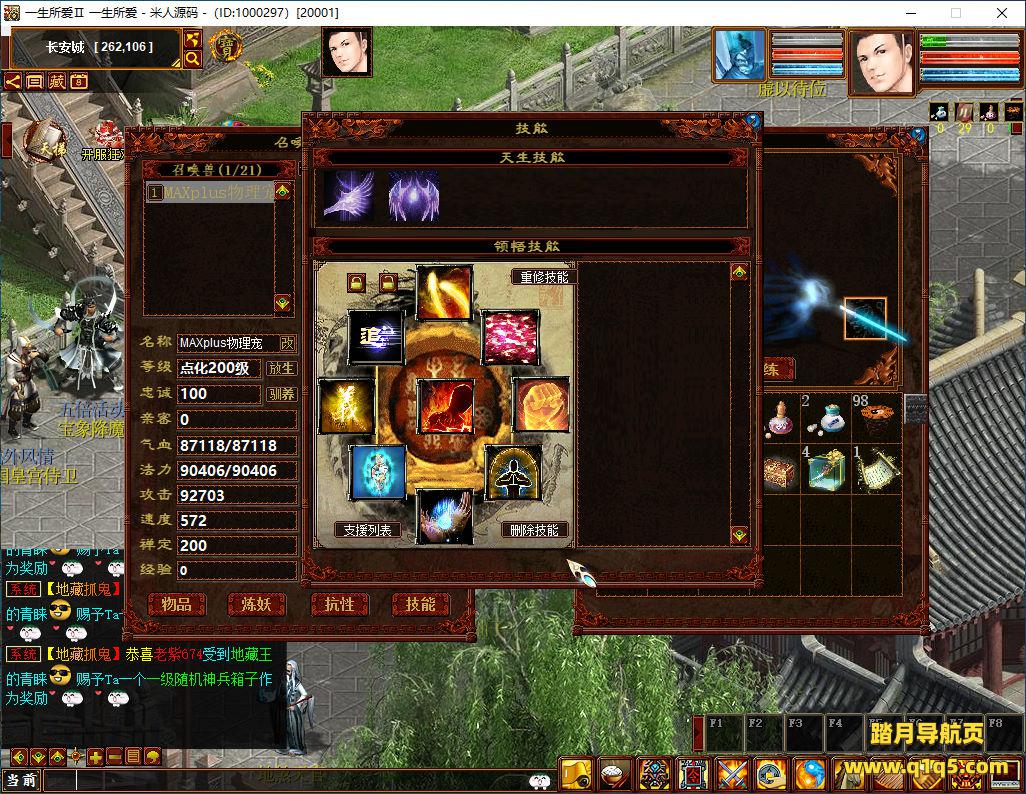The width and height of the screenshot is (1026, 794).
Task: Click the player portrait at top right
Action: [881, 62]
